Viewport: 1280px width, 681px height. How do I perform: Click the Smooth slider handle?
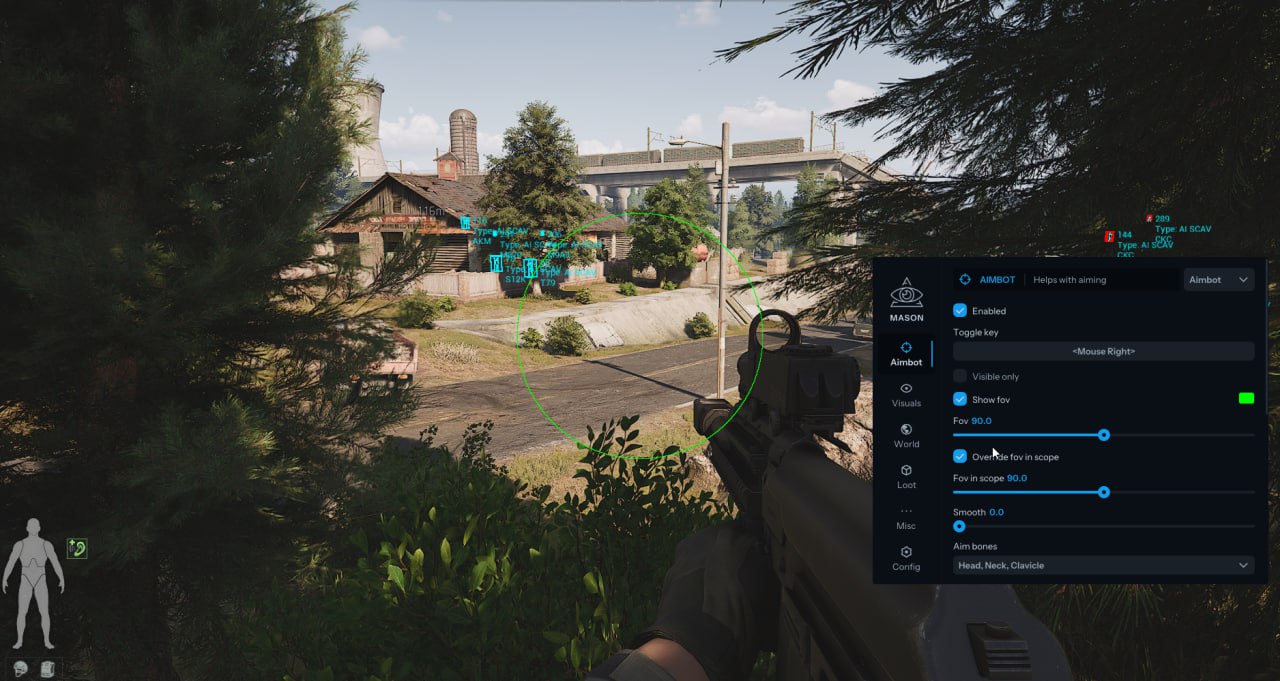pos(959,526)
